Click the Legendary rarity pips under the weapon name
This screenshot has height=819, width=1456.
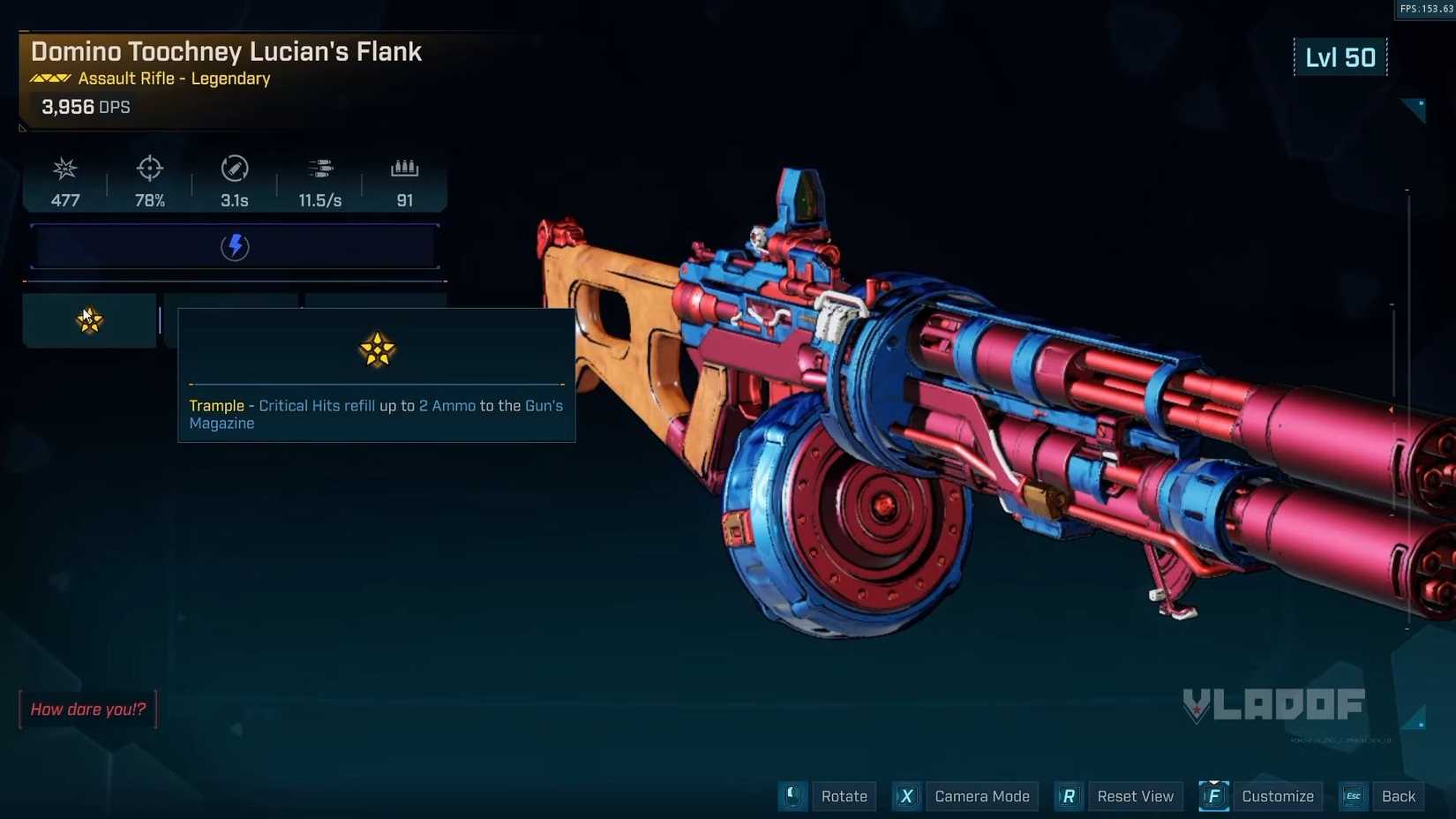50,78
